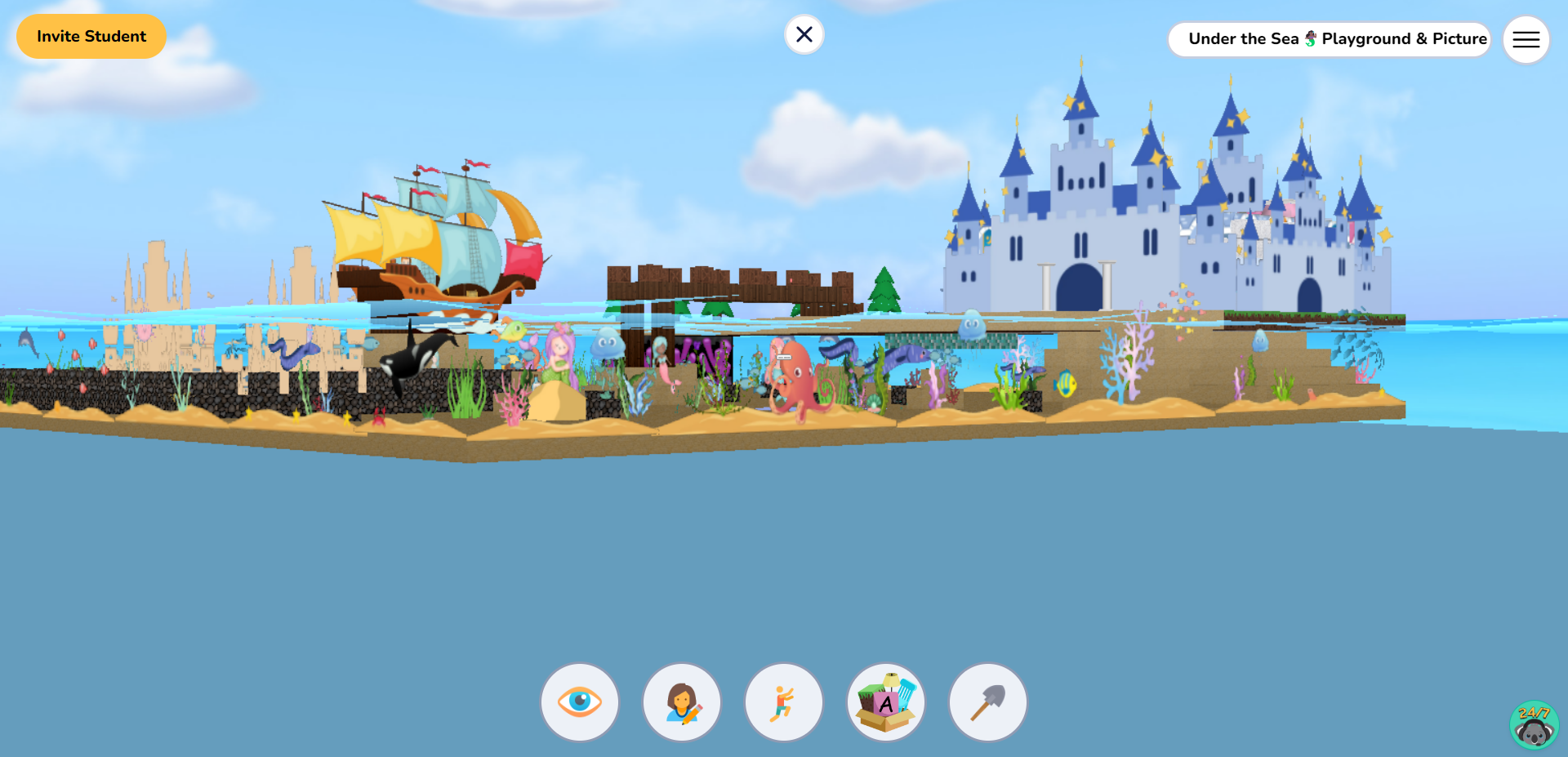1568x757 pixels.
Task: Select the eye spectate-view mode icon
Action: (580, 701)
